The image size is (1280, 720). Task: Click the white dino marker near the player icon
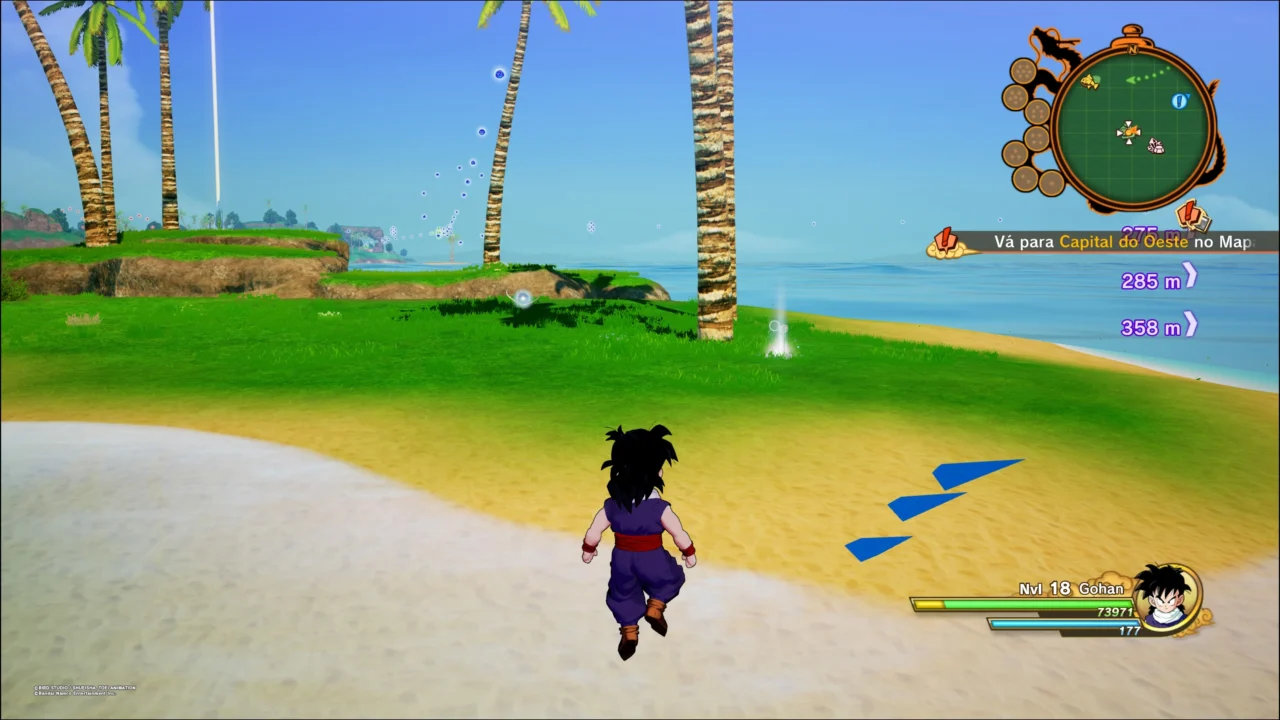[1155, 144]
